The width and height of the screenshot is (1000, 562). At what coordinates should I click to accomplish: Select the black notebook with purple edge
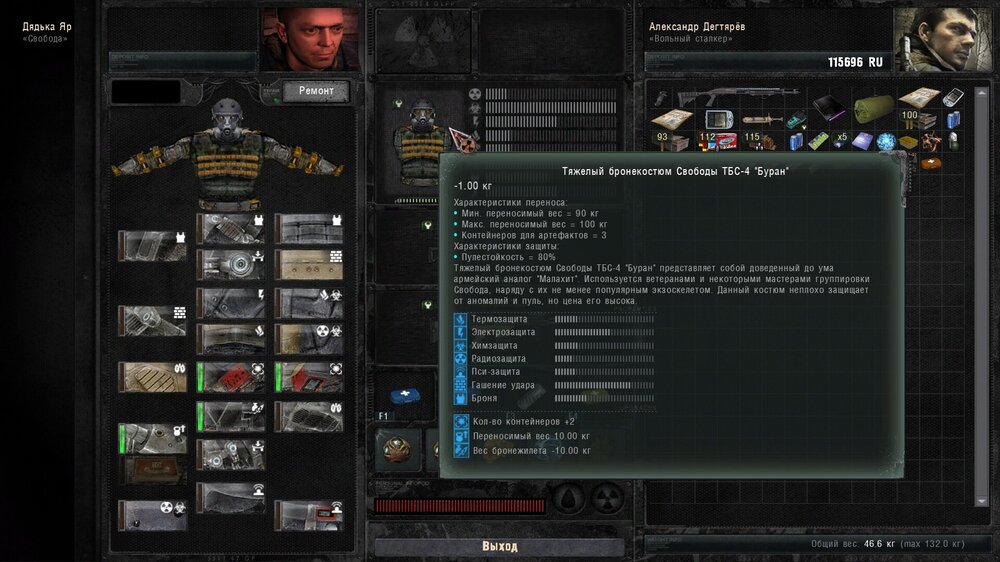pos(828,106)
